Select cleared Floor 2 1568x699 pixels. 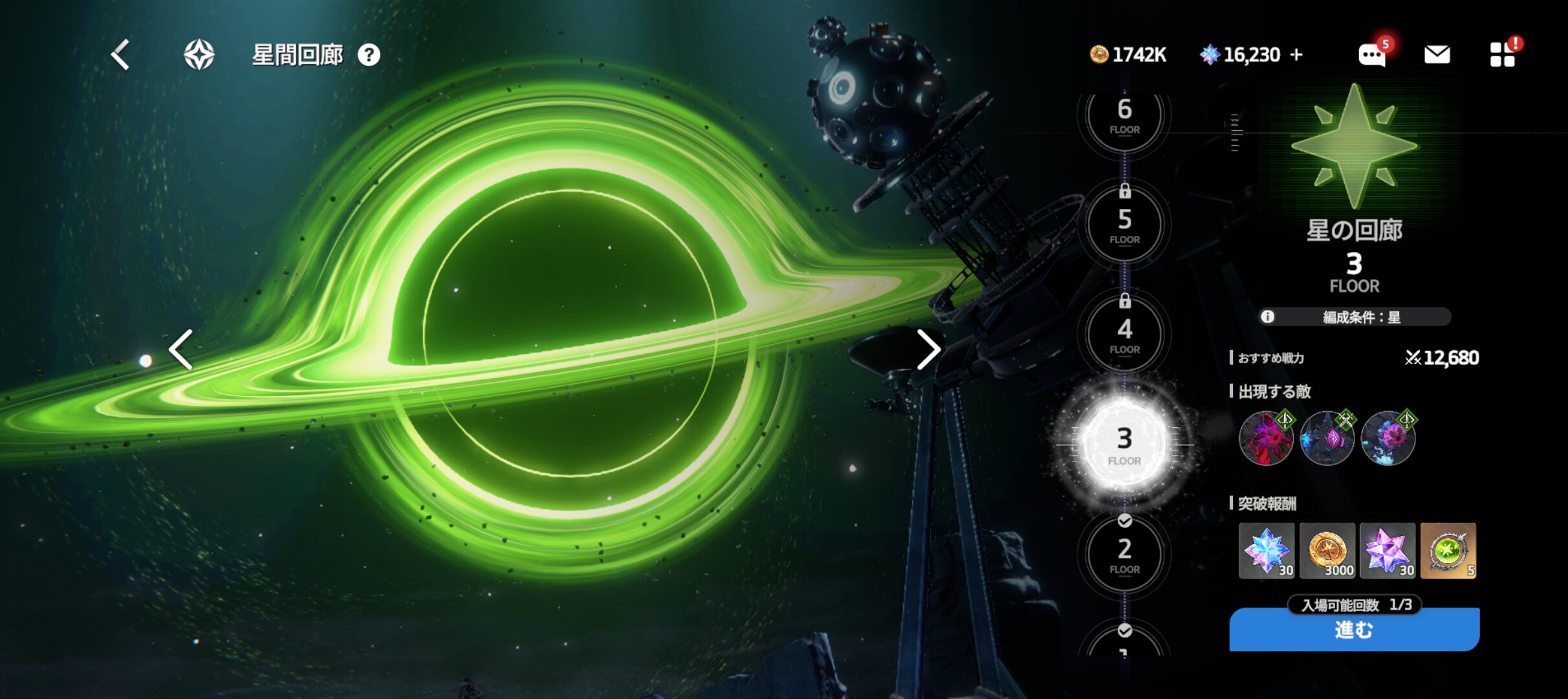point(1124,555)
